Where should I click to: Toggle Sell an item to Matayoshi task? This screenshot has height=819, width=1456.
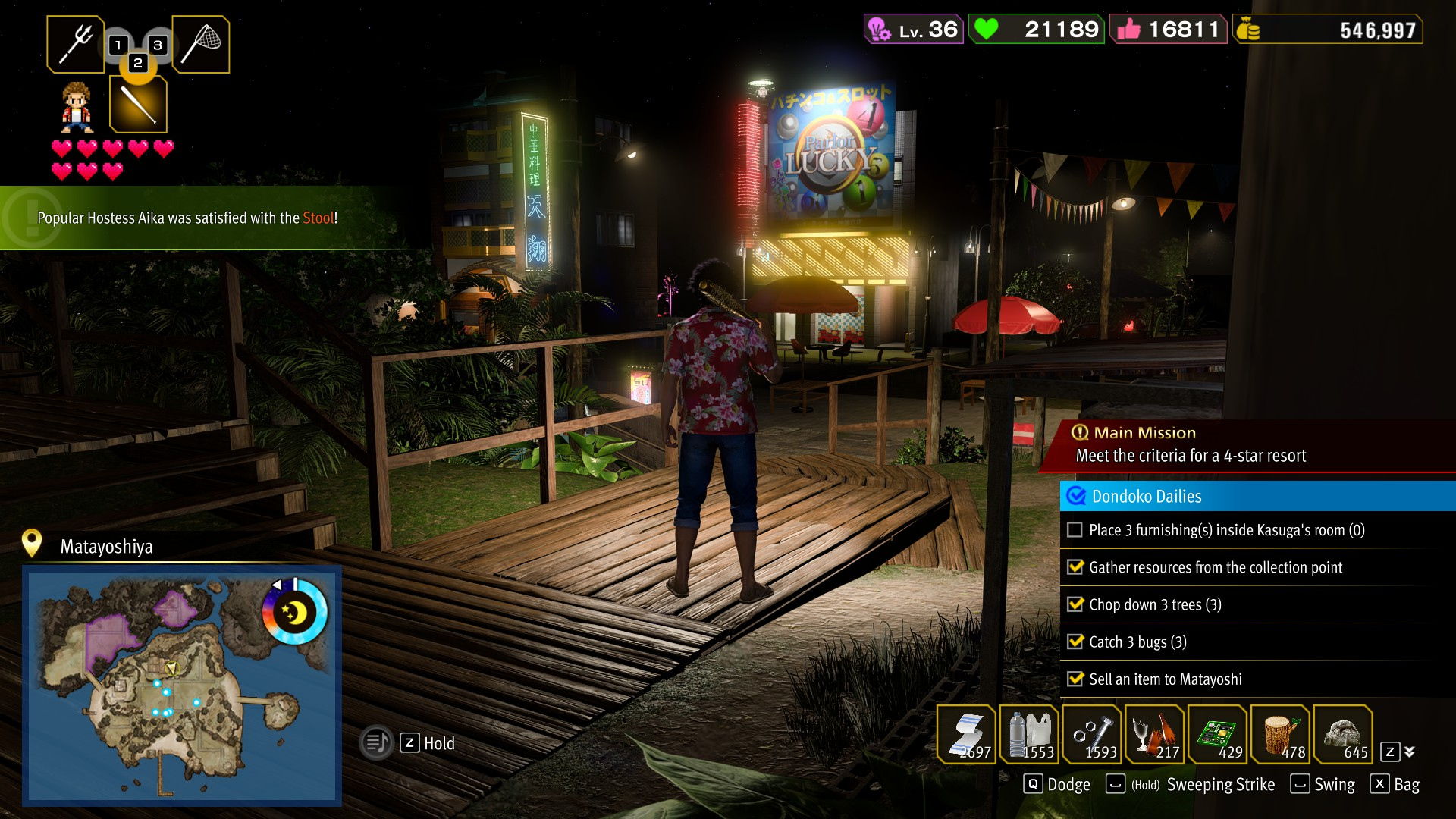point(1075,679)
